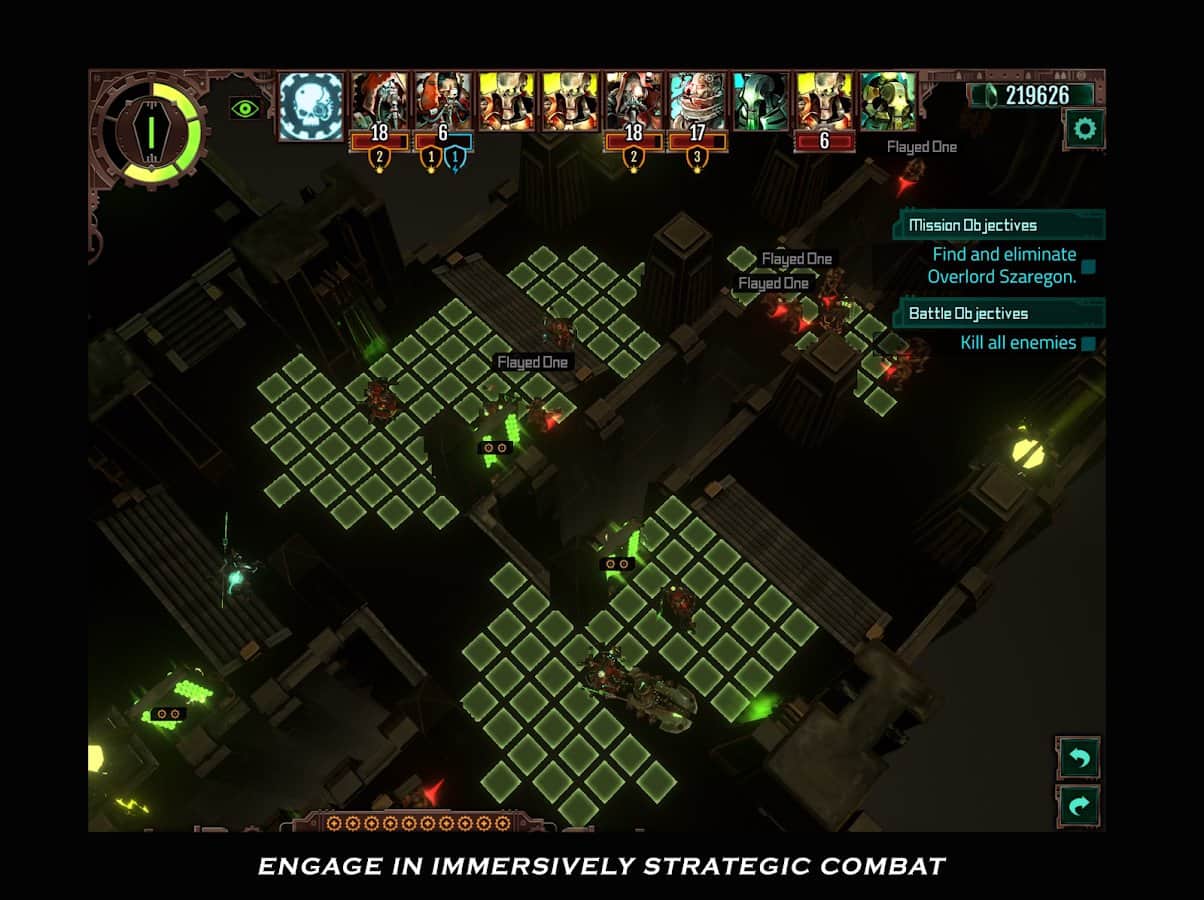1204x900 pixels.
Task: Collapse the Mission Objectives panel header
Action: 999,225
